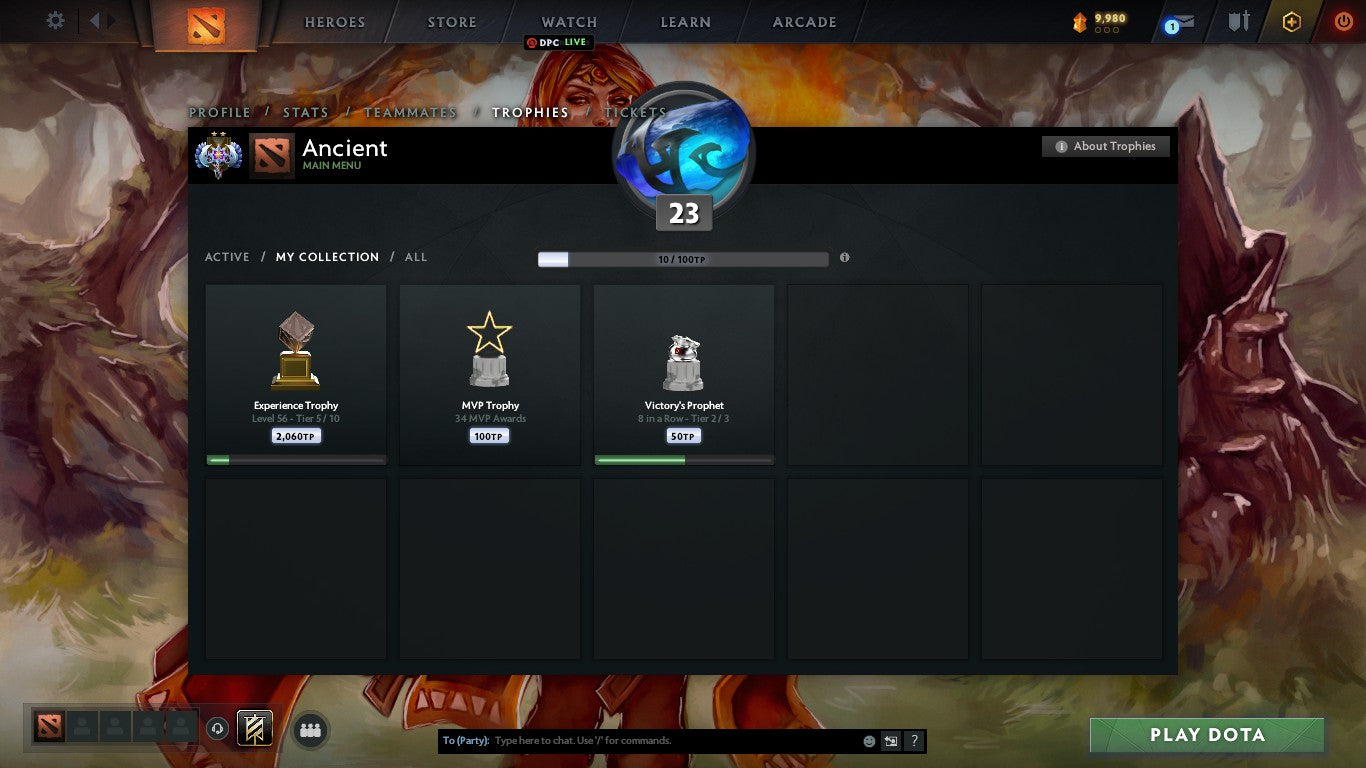Image resolution: width=1366 pixels, height=768 pixels.
Task: Open Dota Plus via the gold hexagon icon
Action: point(1291,19)
